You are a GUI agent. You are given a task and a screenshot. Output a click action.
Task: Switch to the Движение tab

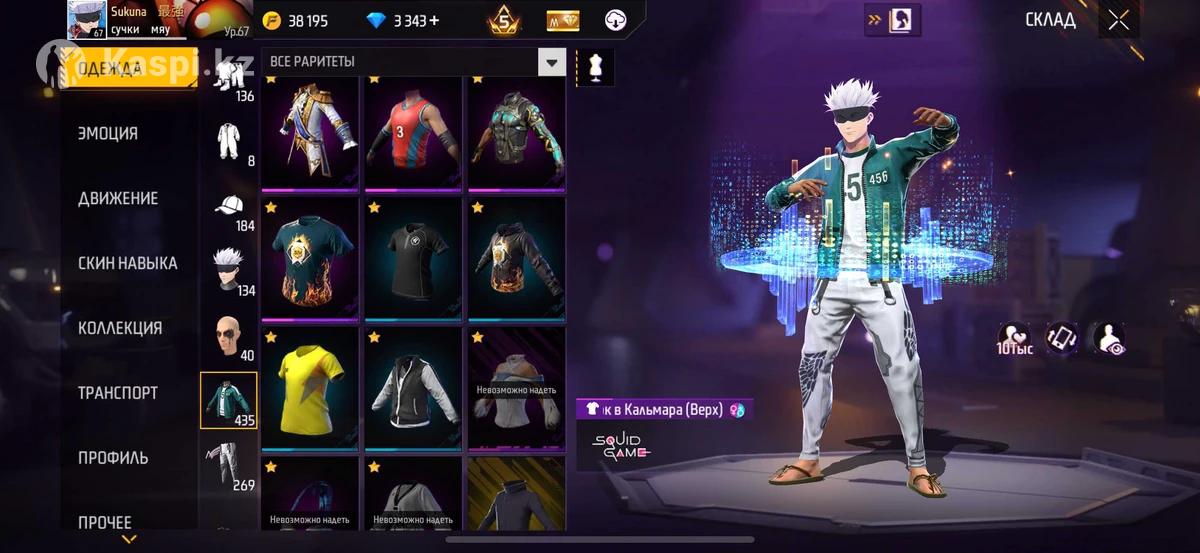[x=118, y=198]
